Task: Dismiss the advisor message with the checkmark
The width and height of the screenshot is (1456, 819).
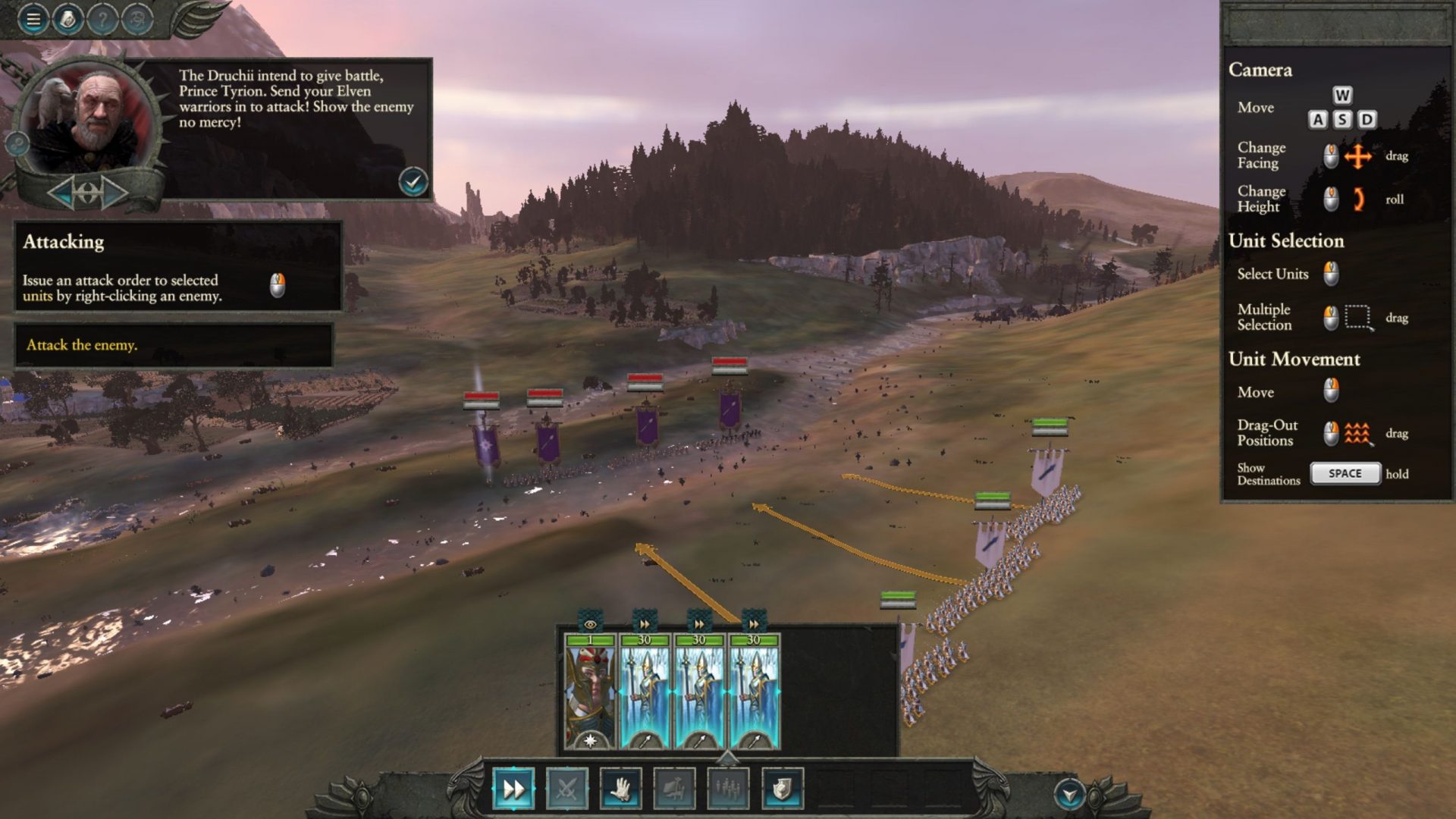Action: pos(413,182)
